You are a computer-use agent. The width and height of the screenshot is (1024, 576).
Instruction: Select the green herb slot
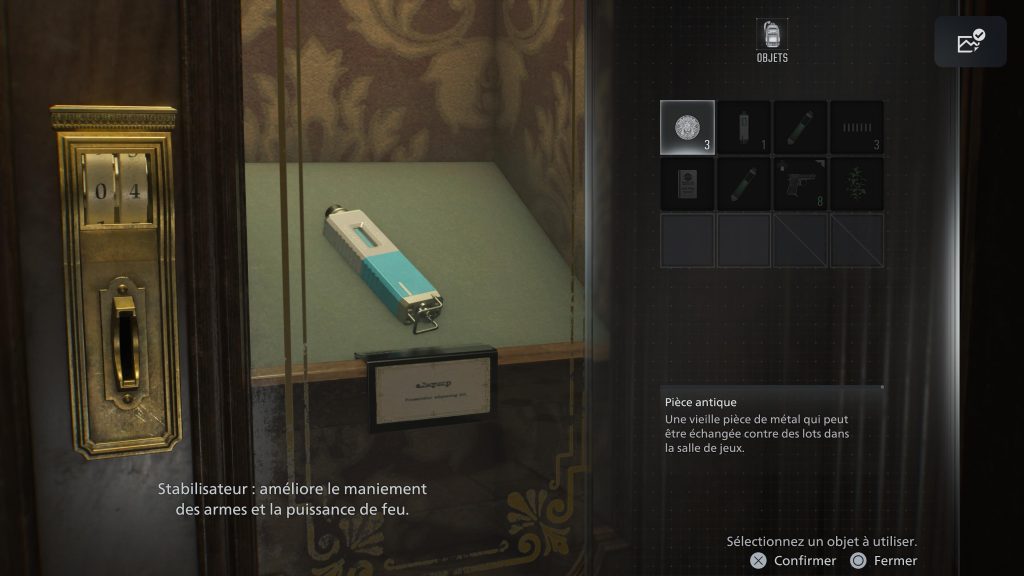point(856,184)
